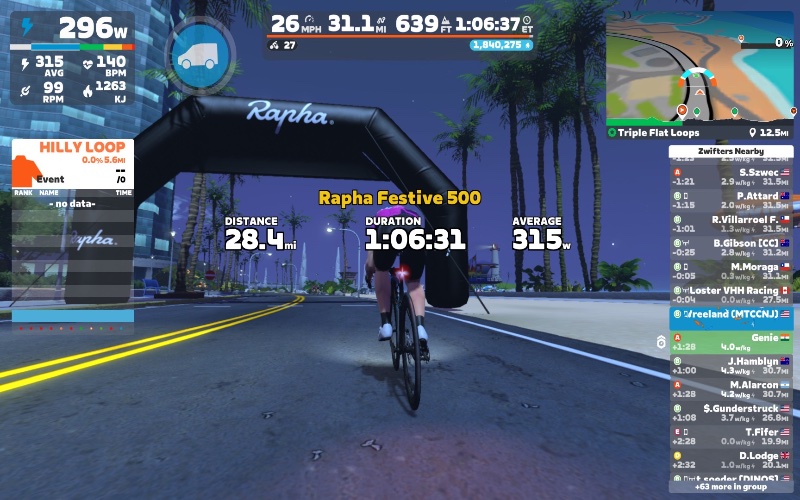Choose R.Villarroel F. from nearby riders
The width and height of the screenshot is (800, 500).
pos(731,223)
